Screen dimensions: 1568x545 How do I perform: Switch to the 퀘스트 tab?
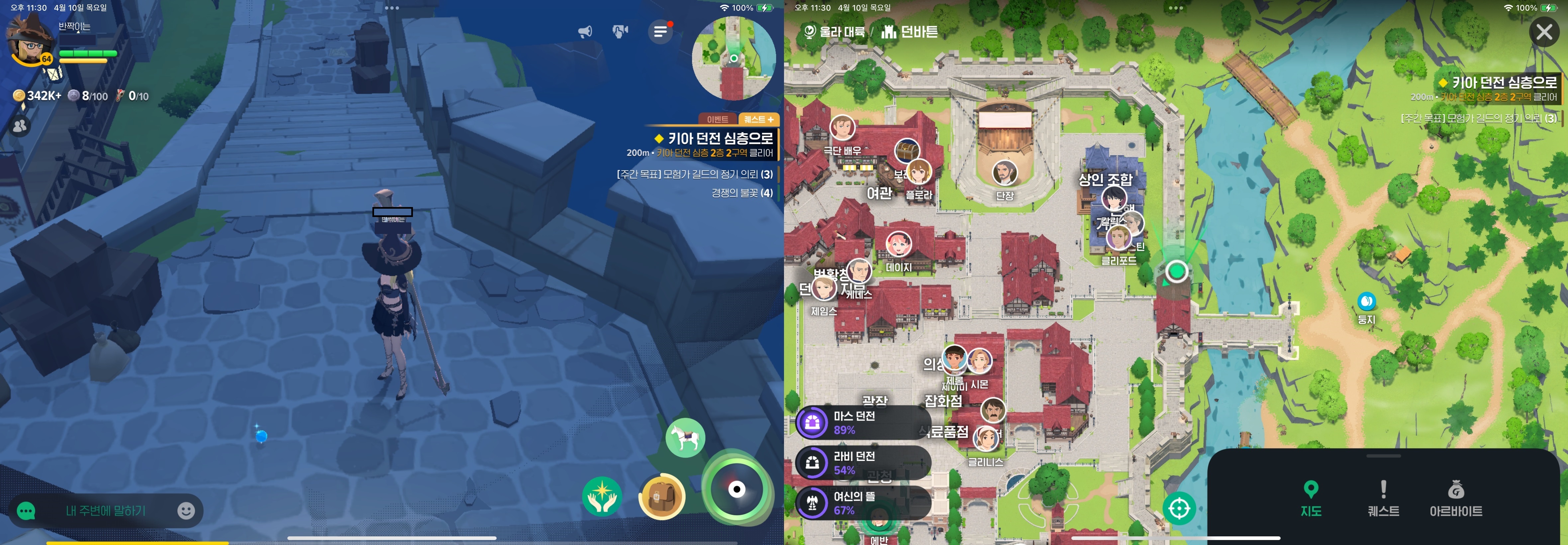[x=1383, y=498]
